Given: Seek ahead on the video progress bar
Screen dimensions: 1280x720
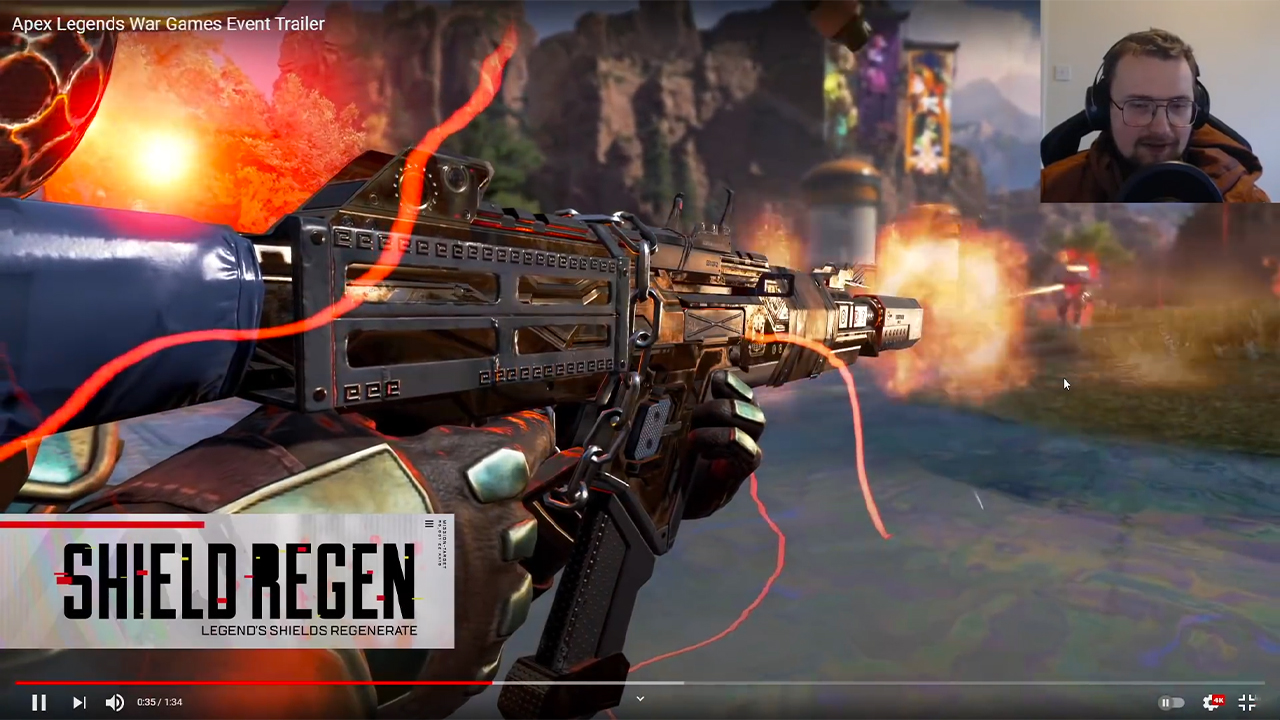Looking at the screenshot, I should coord(800,684).
